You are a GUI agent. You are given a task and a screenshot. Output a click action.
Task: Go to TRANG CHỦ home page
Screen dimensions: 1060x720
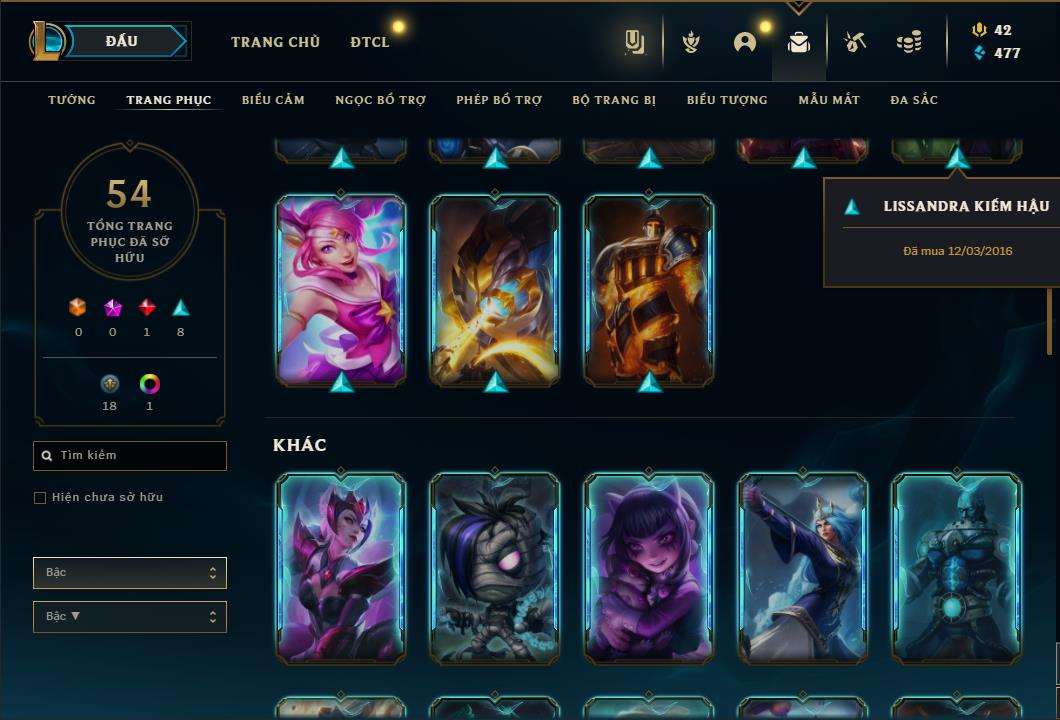click(275, 42)
